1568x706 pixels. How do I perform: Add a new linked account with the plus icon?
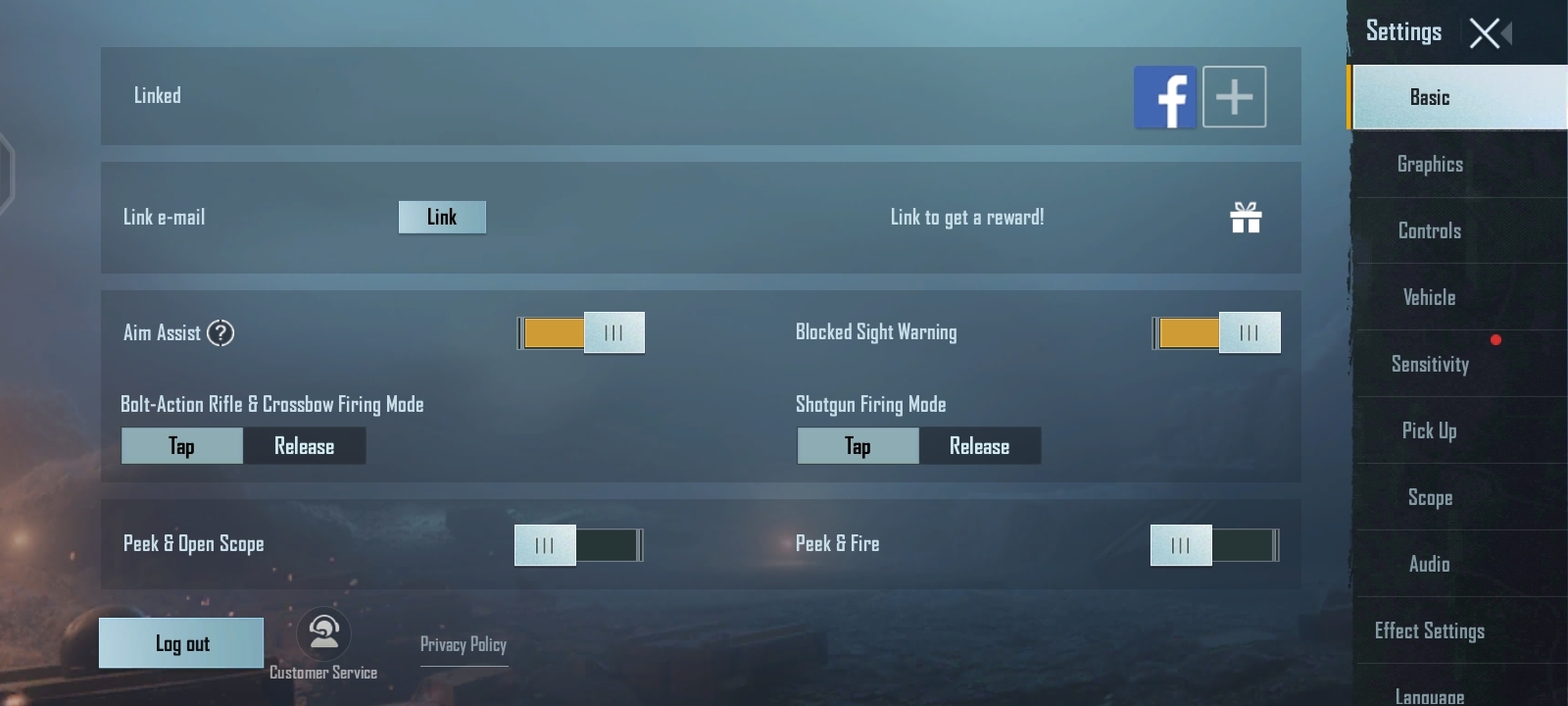1234,96
